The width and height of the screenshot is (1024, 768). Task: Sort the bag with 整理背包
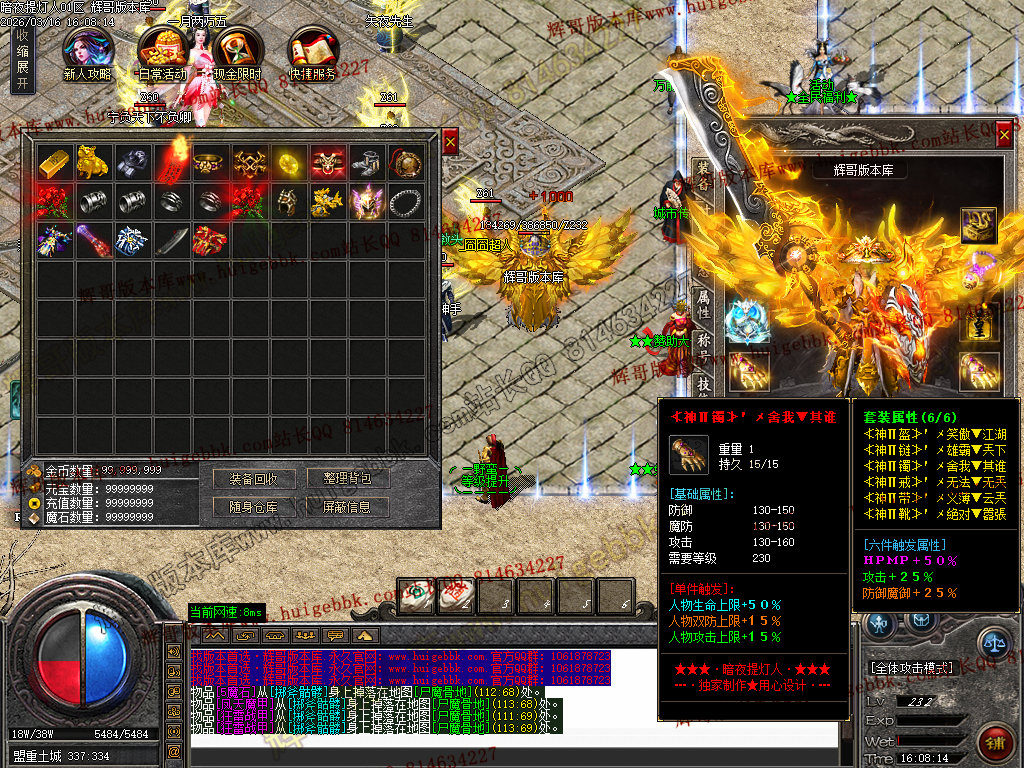pos(348,479)
